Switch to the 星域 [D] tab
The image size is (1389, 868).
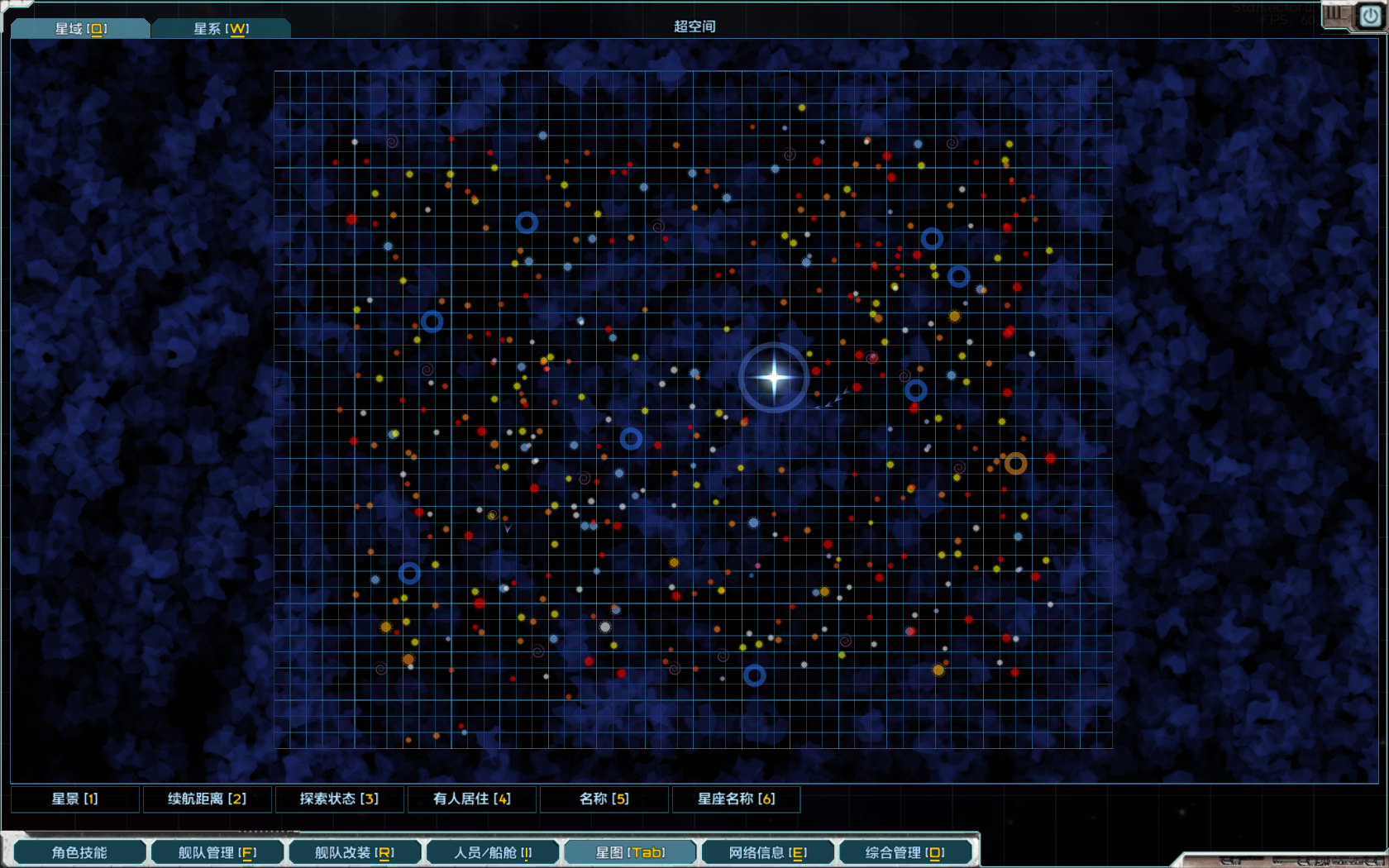[79, 26]
